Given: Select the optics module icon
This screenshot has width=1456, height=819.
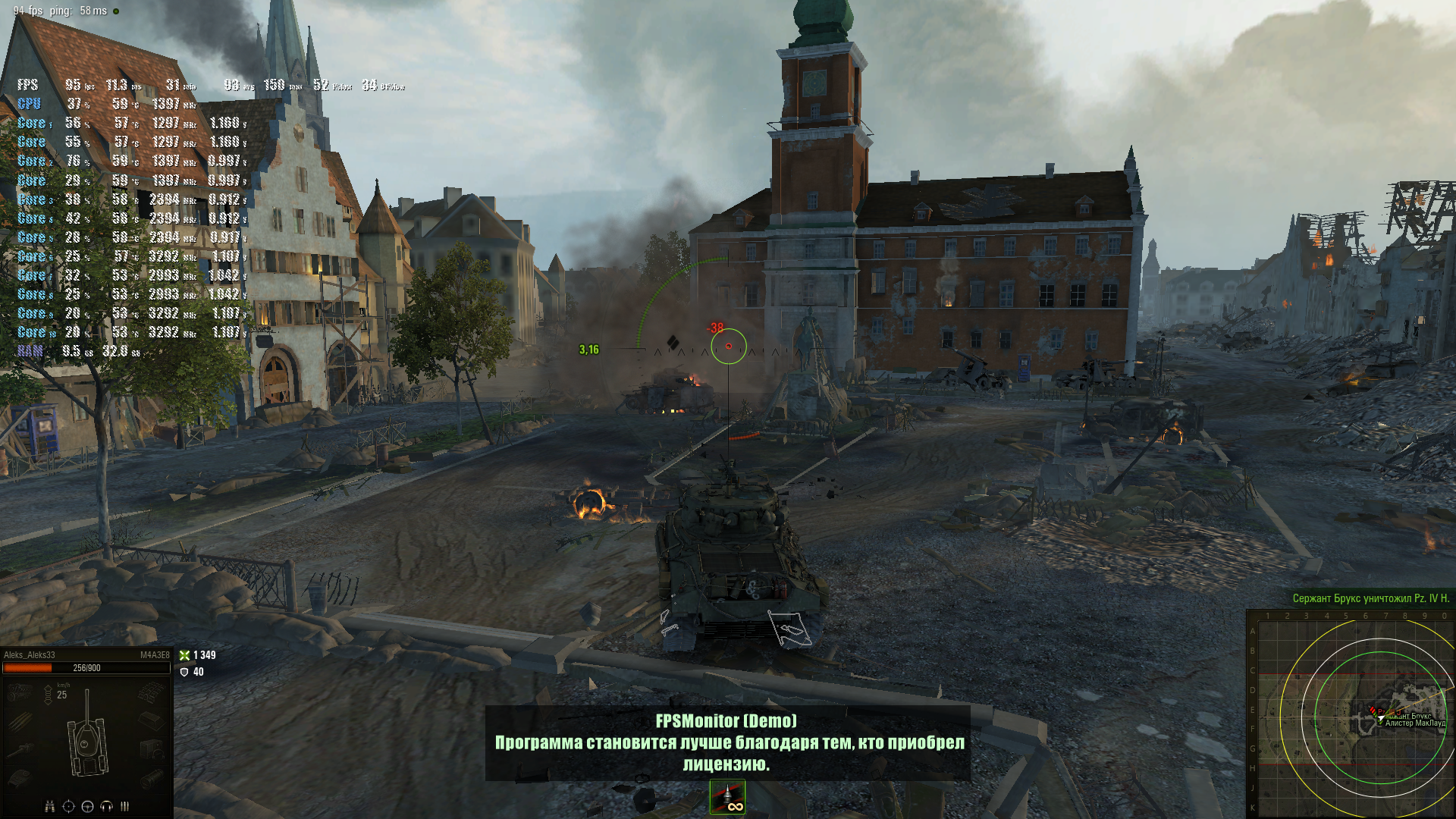Looking at the screenshot, I should 151,779.
